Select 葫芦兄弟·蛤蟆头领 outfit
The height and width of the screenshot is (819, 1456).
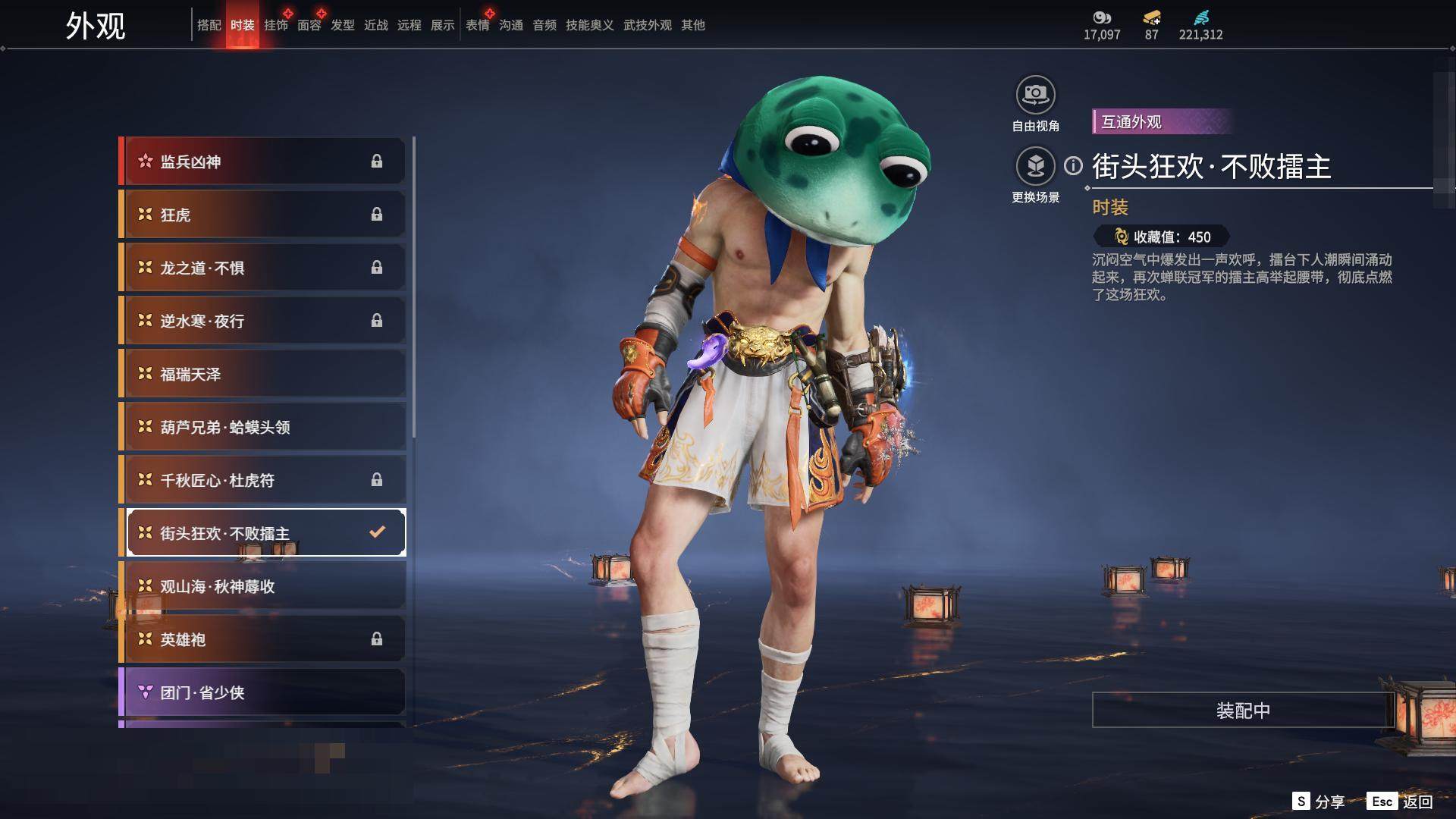click(x=262, y=427)
